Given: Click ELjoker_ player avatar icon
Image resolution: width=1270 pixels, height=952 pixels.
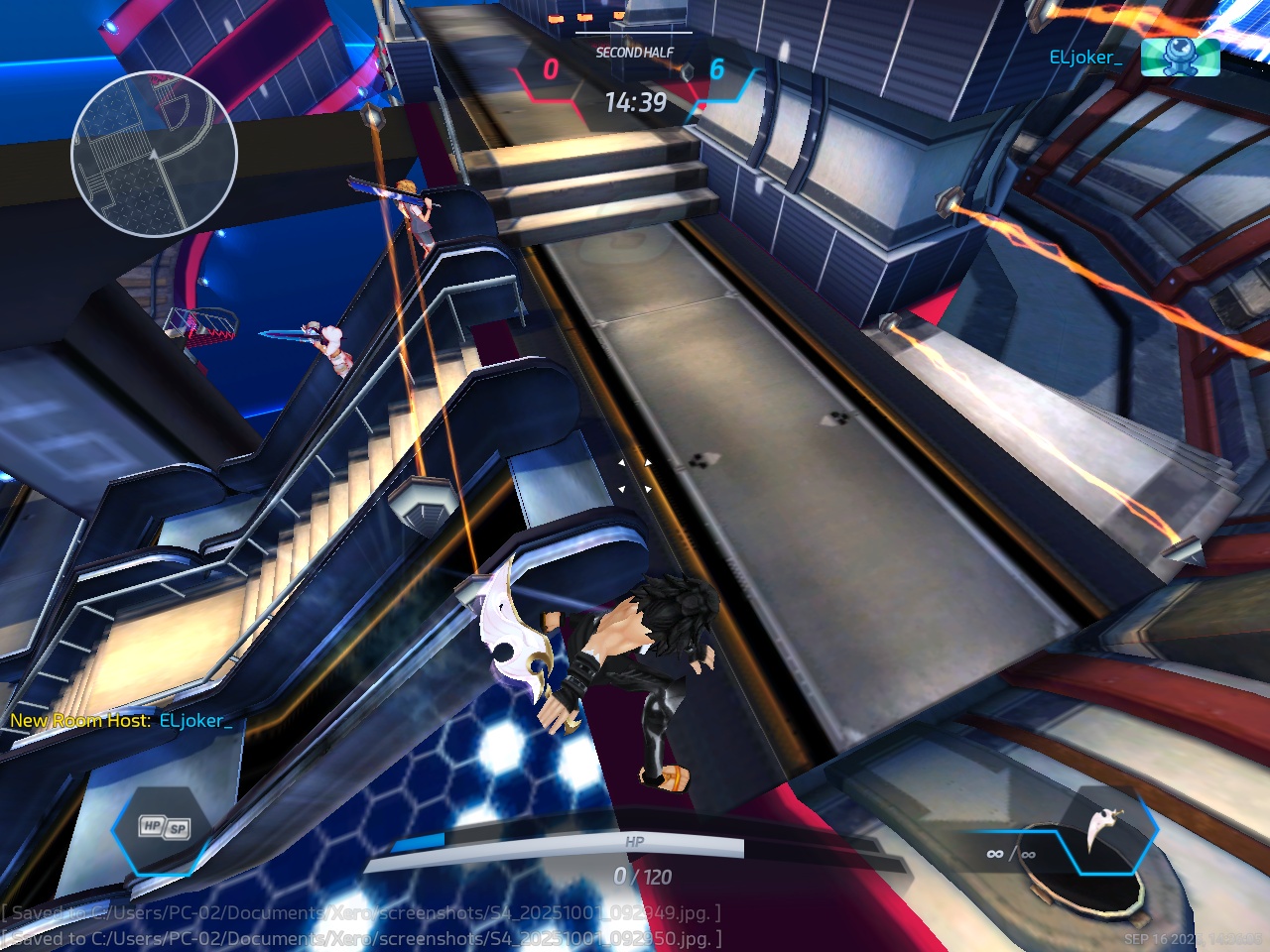Looking at the screenshot, I should pyautogui.click(x=1180, y=58).
